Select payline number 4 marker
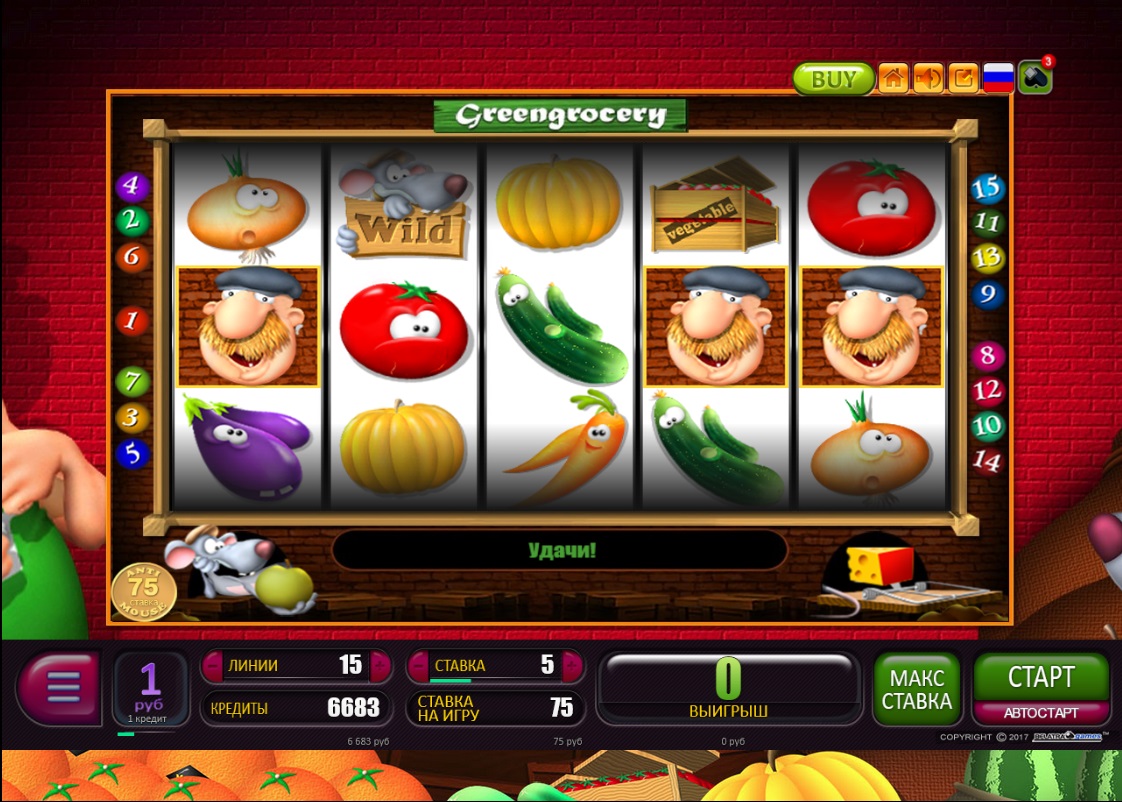The width and height of the screenshot is (1122, 802). 131,186
